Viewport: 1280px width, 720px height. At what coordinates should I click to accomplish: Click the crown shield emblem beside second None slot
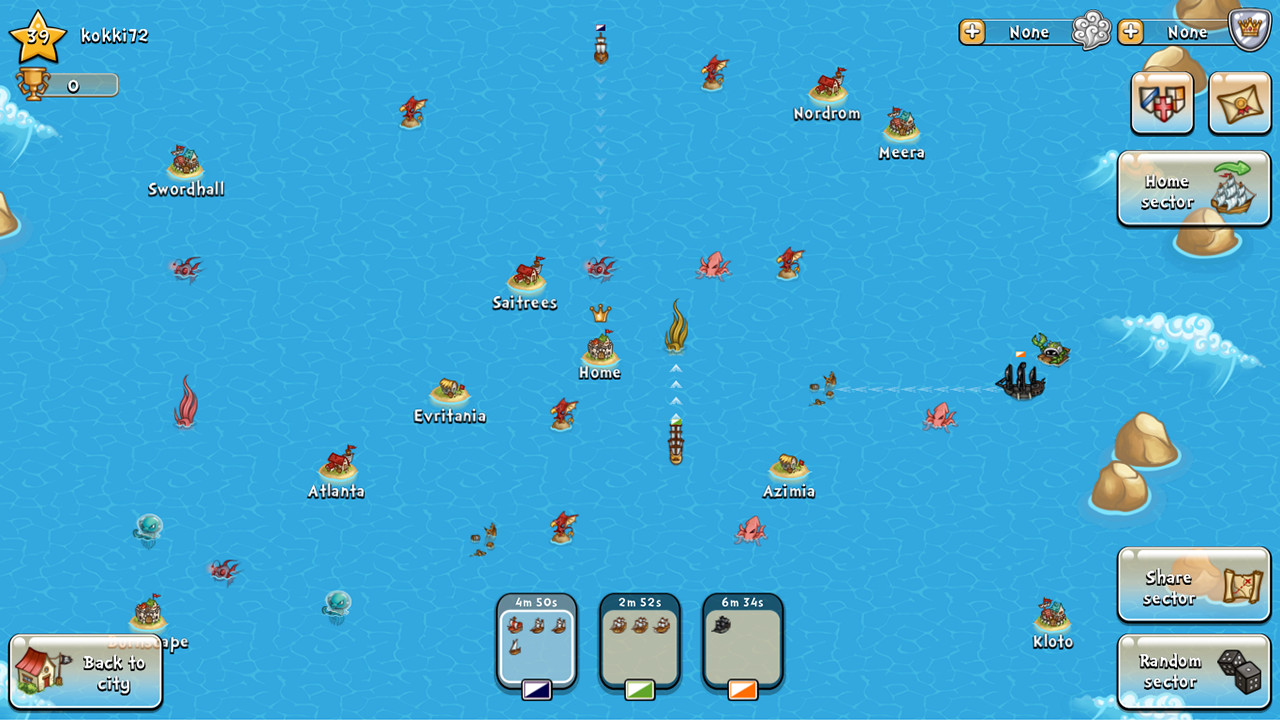tap(1250, 31)
